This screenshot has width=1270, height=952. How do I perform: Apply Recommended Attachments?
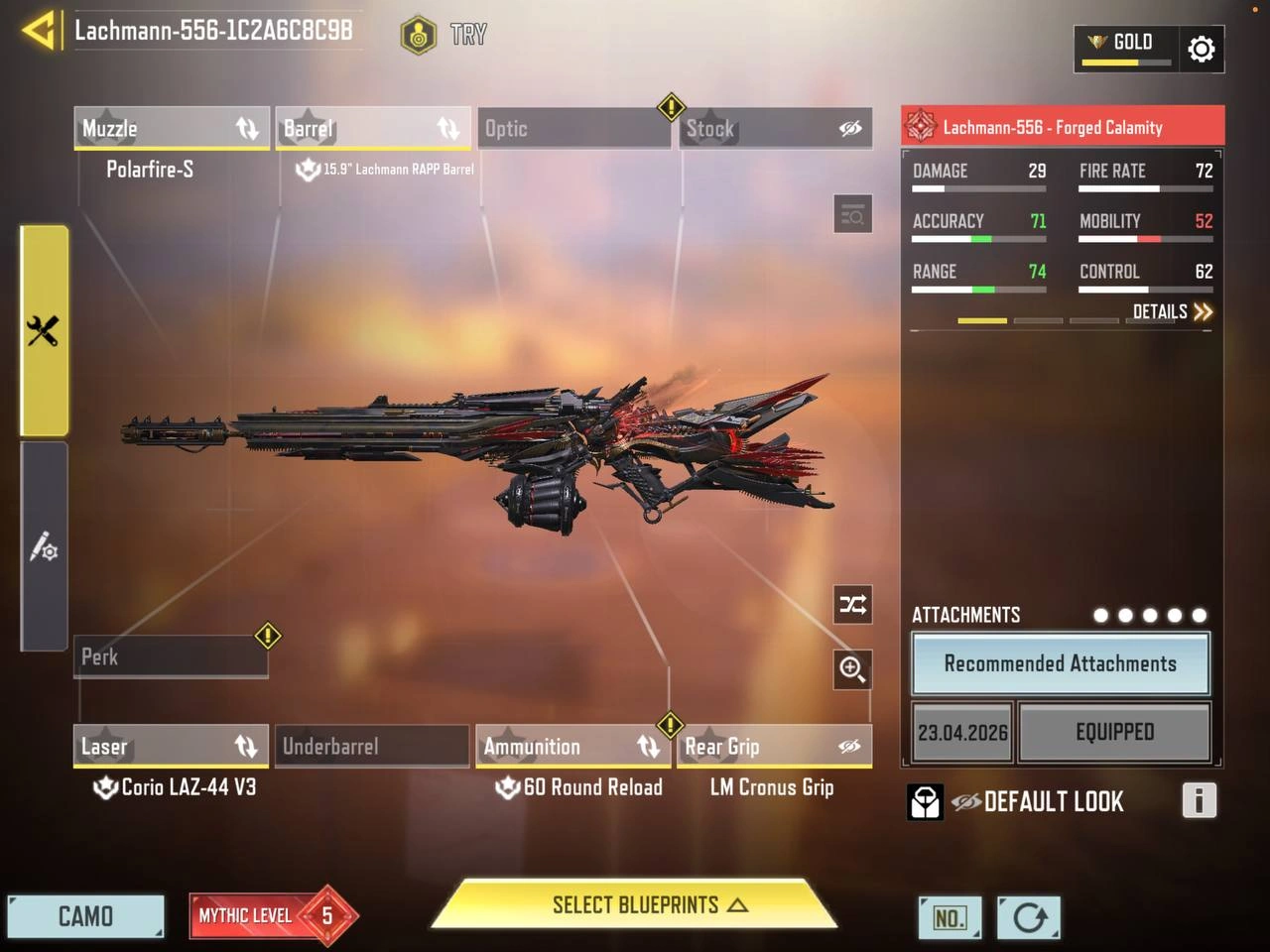click(x=1060, y=663)
